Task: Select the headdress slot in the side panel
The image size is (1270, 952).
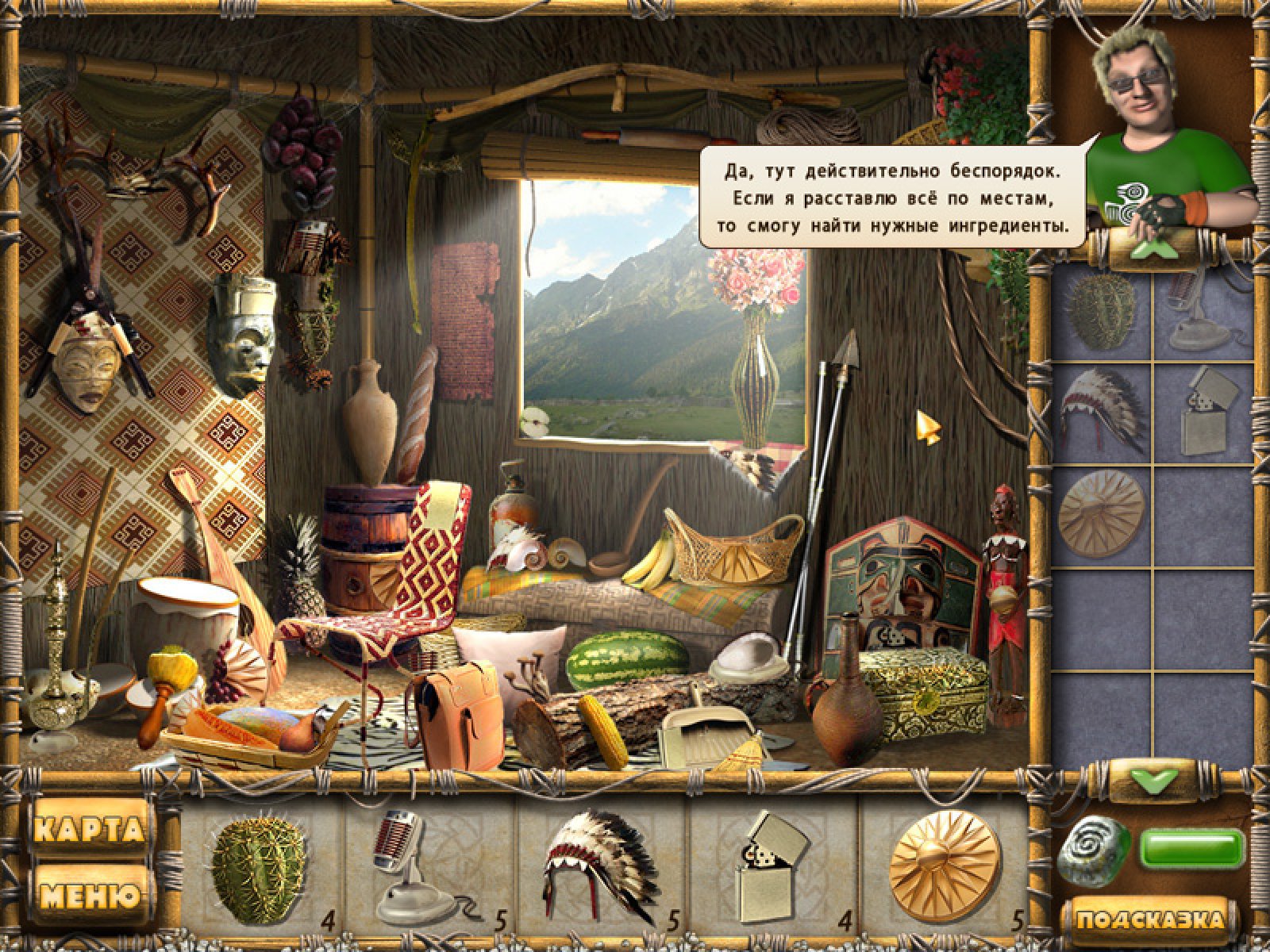Action: click(x=1101, y=410)
